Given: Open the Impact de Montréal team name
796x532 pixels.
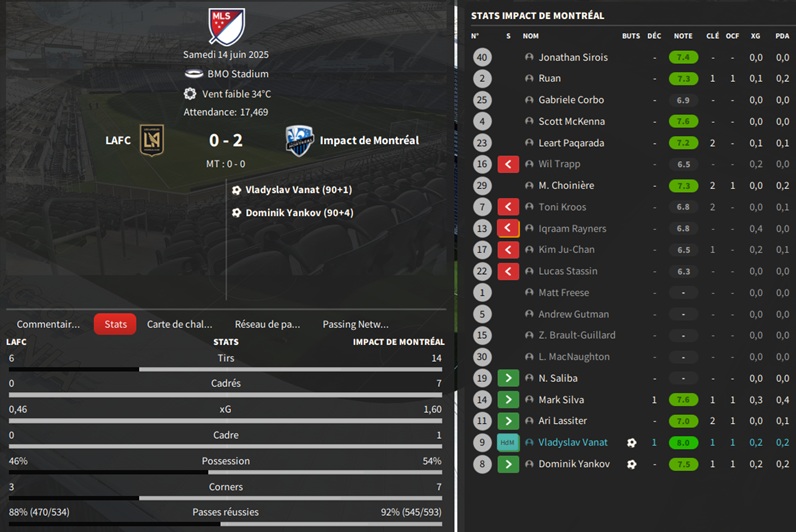Looking at the screenshot, I should 369,141.
